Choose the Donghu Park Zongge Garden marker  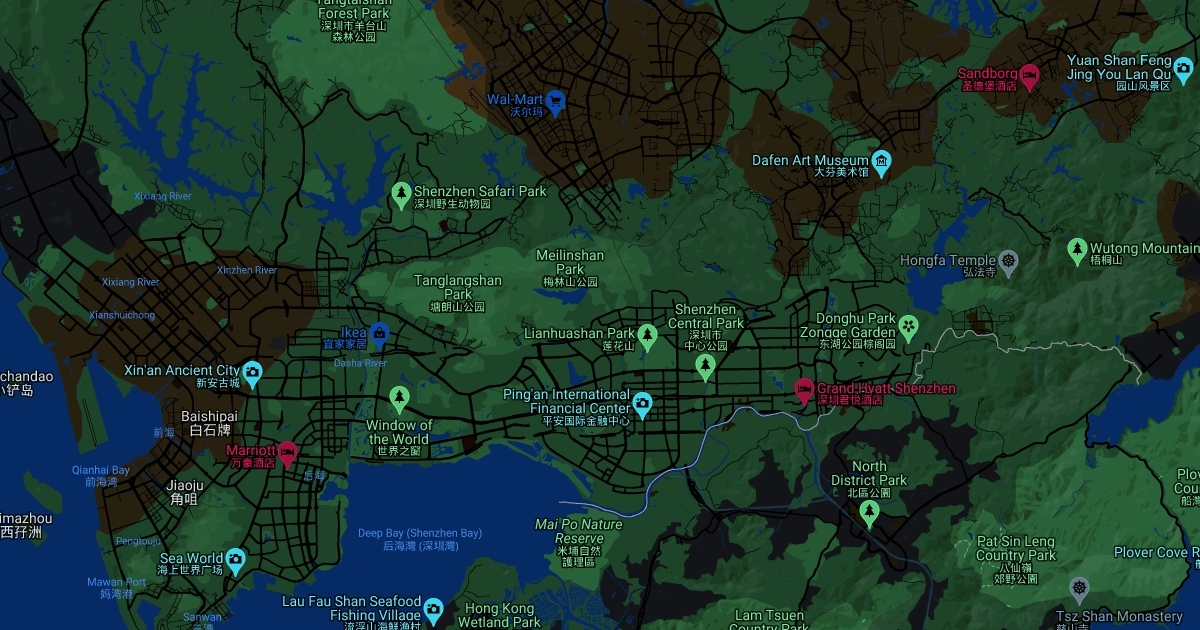908,325
